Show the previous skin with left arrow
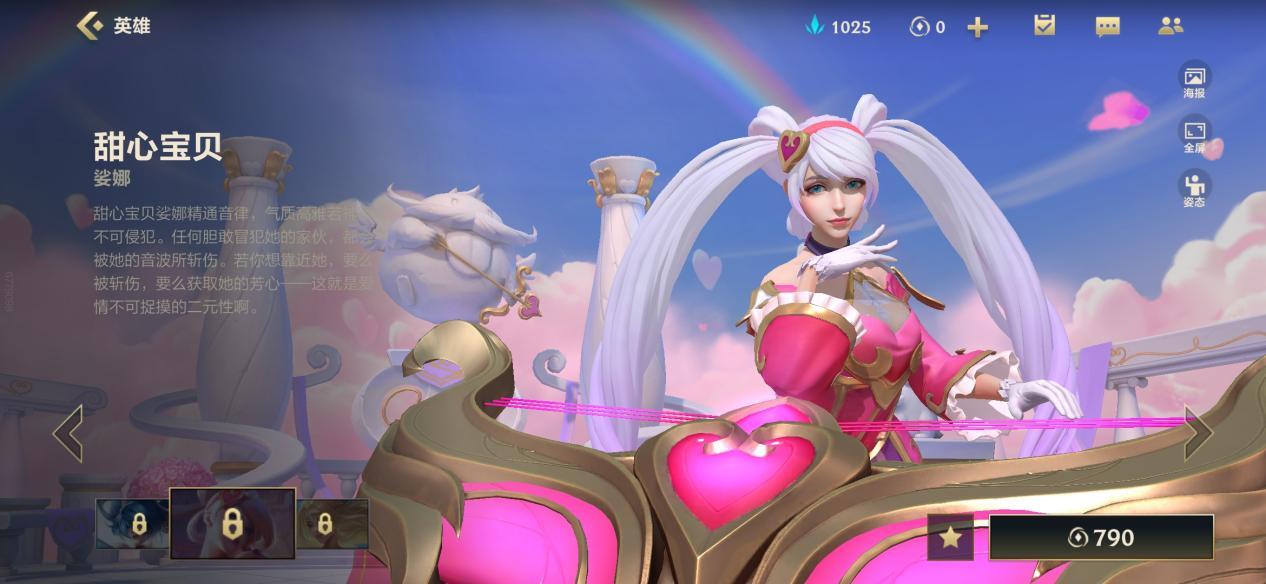Image resolution: width=1266 pixels, height=584 pixels. (68, 433)
